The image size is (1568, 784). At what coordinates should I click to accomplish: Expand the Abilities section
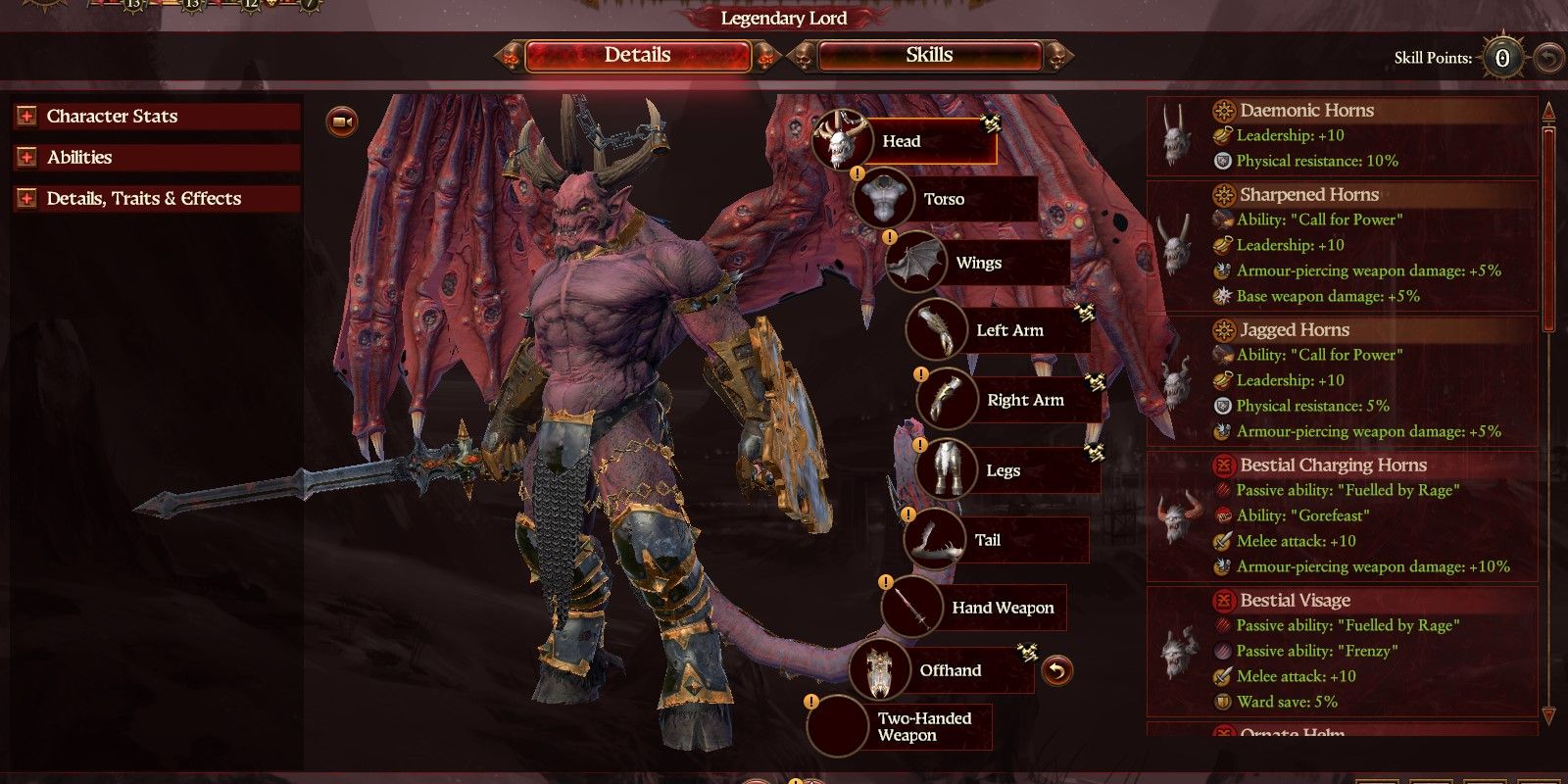point(26,157)
